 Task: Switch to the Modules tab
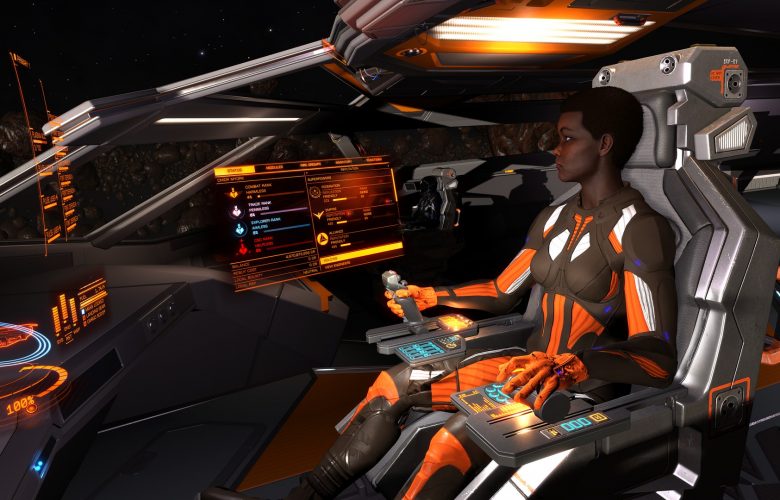(x=275, y=167)
